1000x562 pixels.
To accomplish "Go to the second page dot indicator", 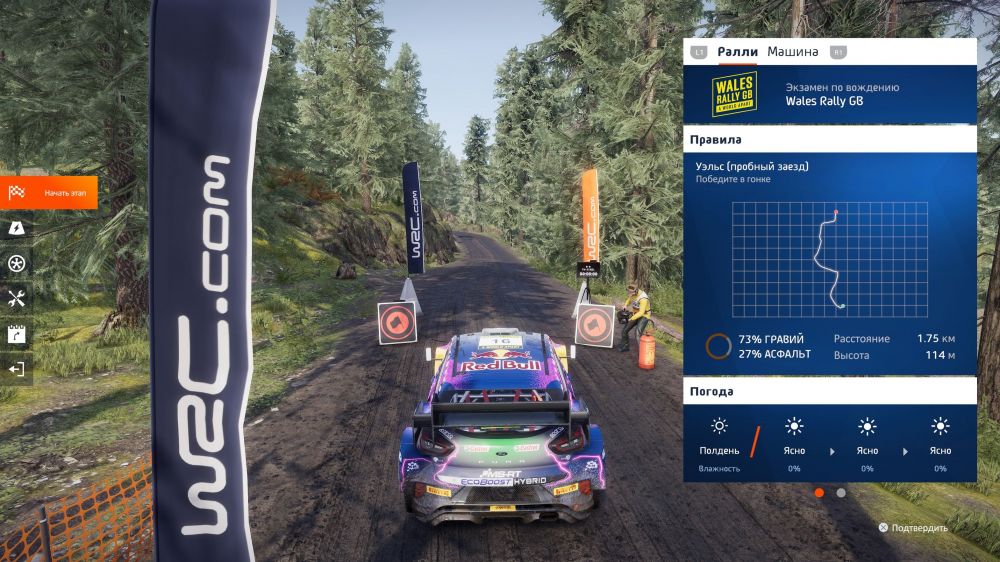I will pos(841,492).
